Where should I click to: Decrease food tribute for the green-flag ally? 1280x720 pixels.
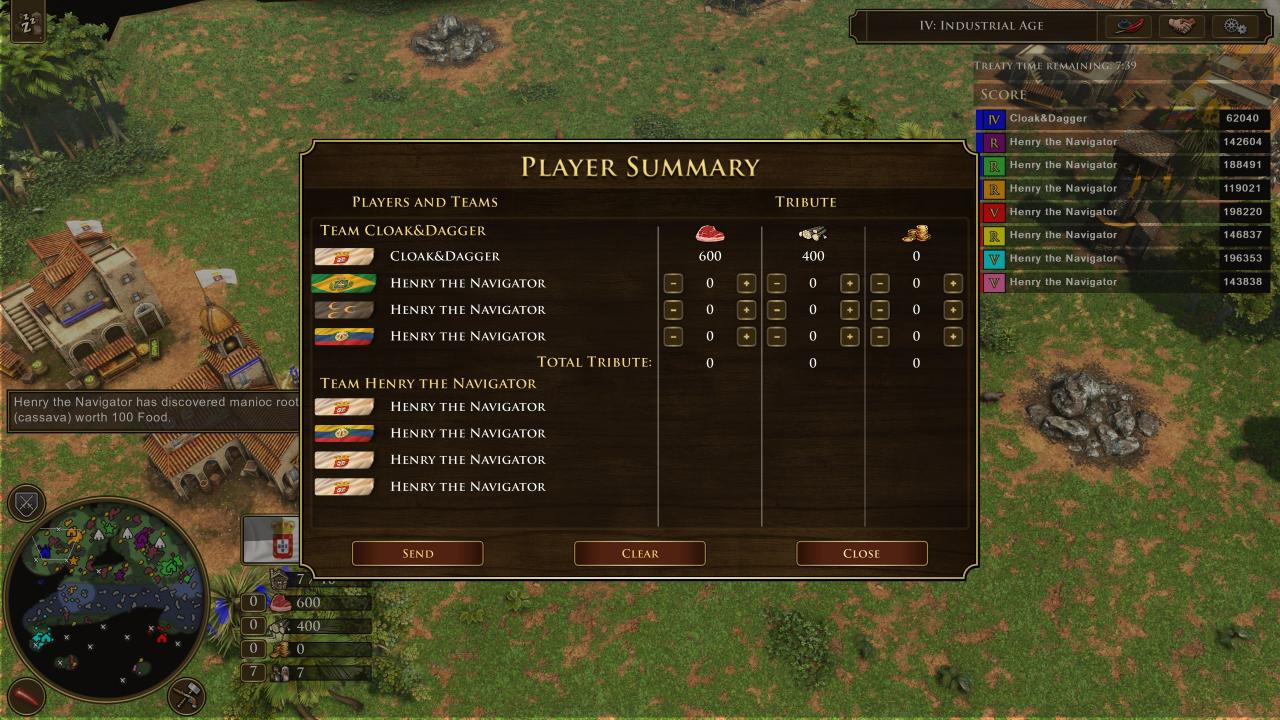click(x=673, y=283)
